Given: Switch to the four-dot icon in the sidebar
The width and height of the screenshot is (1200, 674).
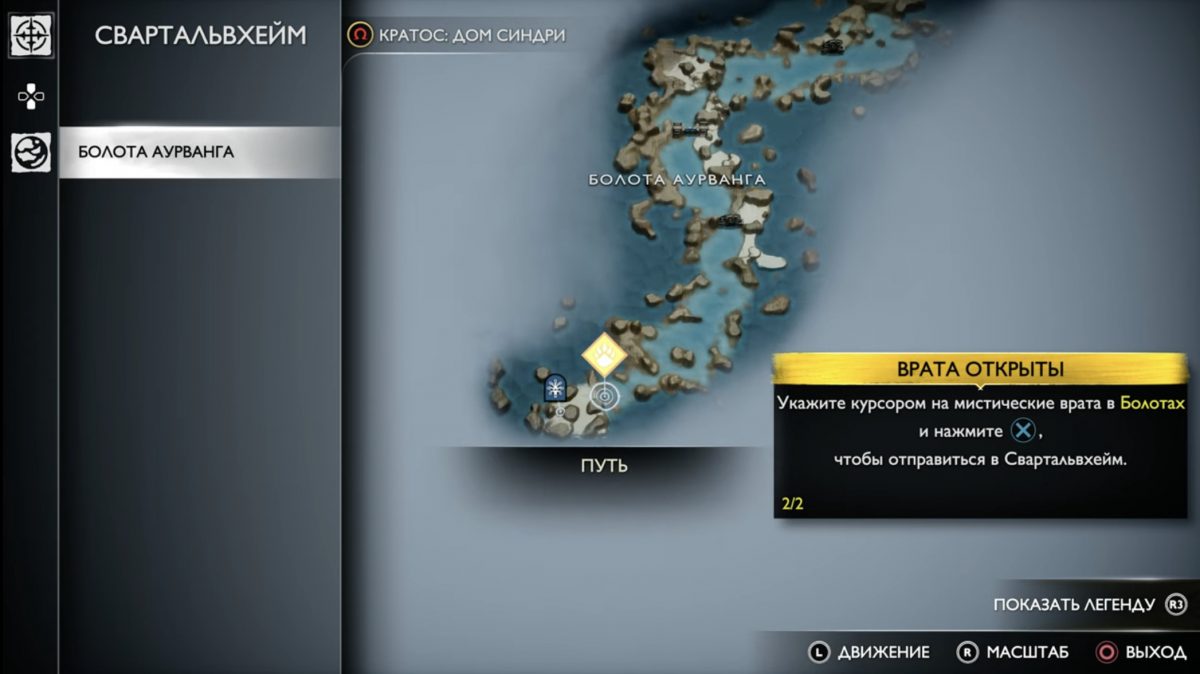Looking at the screenshot, I should [31, 97].
